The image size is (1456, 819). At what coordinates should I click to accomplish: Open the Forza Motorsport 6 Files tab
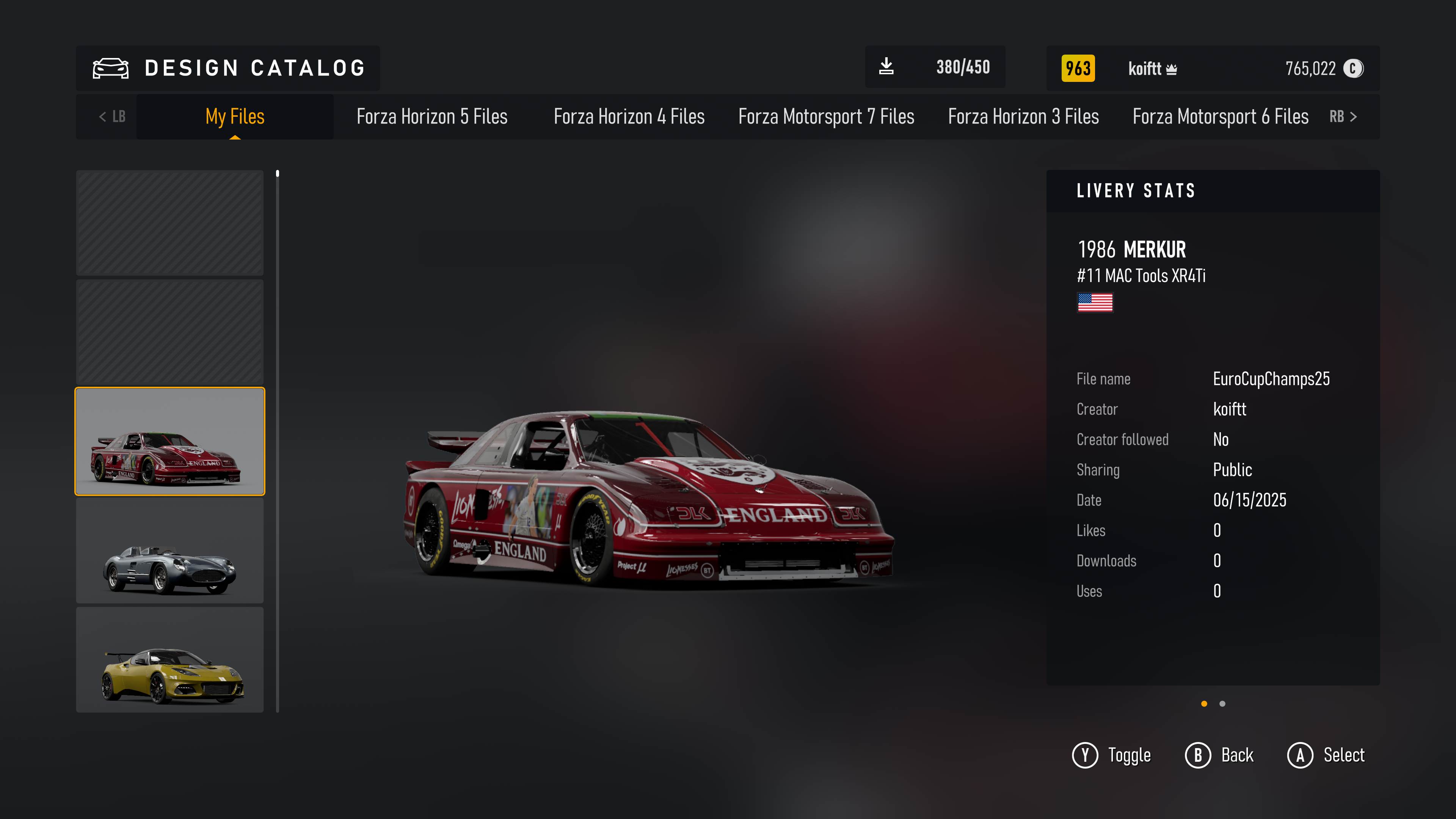pos(1220,116)
